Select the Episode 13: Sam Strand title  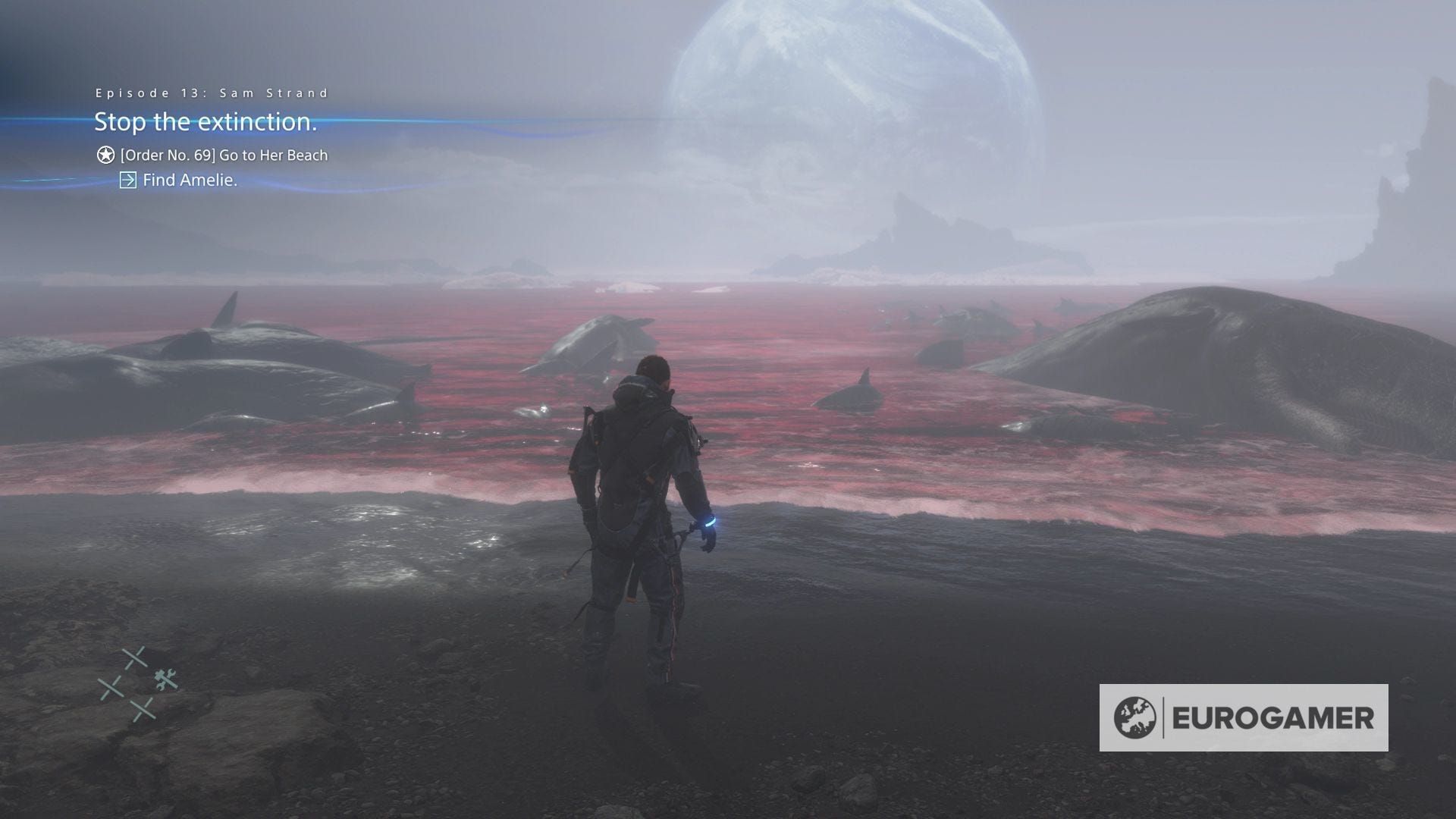[211, 92]
